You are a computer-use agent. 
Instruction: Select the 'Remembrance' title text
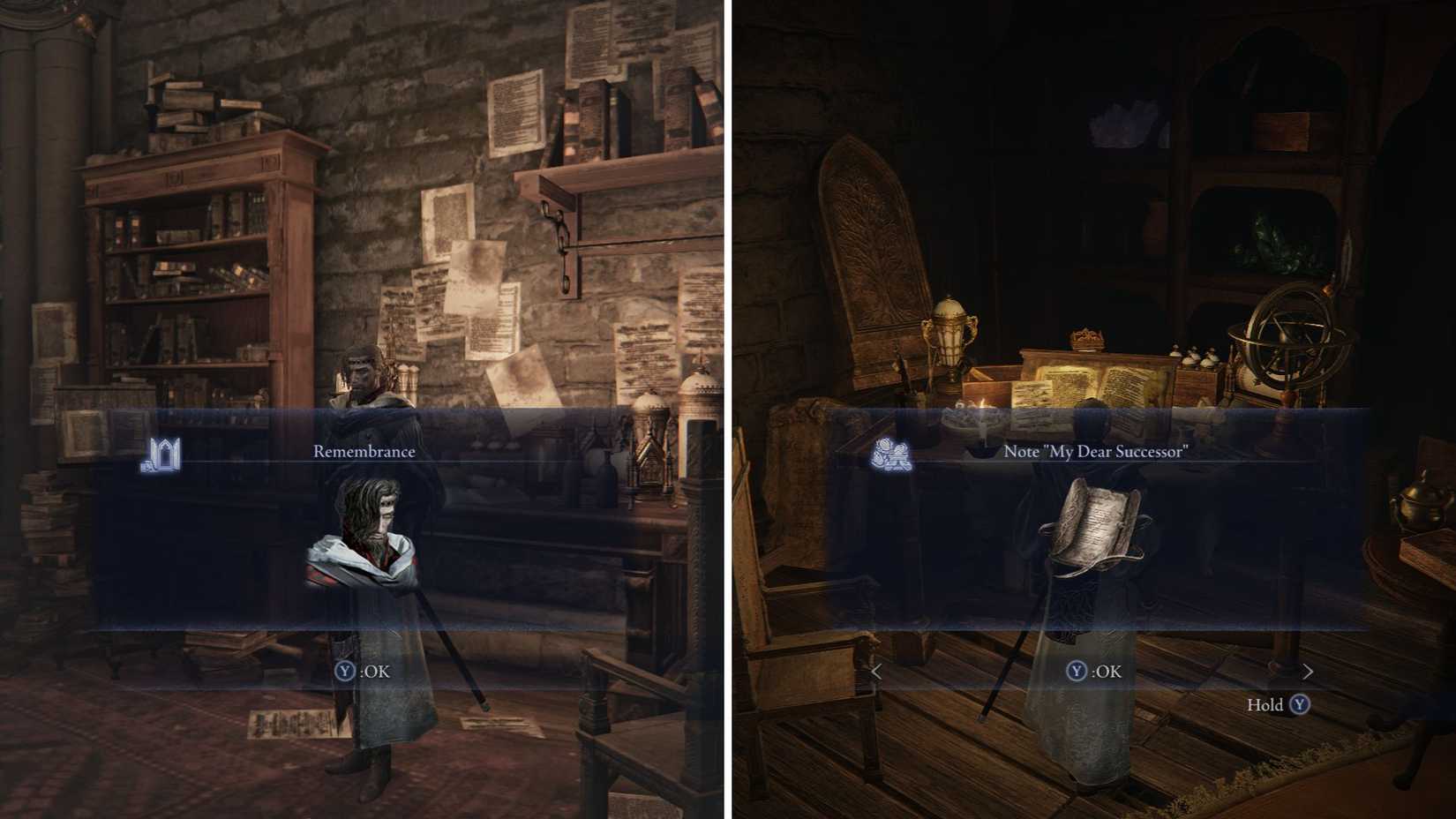click(364, 451)
